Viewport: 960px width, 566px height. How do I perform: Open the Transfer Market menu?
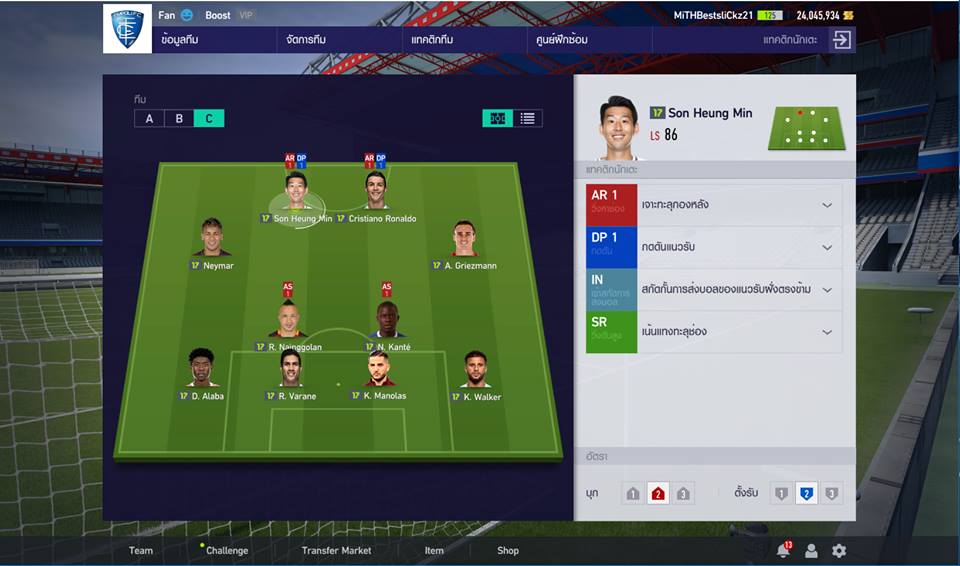336,551
